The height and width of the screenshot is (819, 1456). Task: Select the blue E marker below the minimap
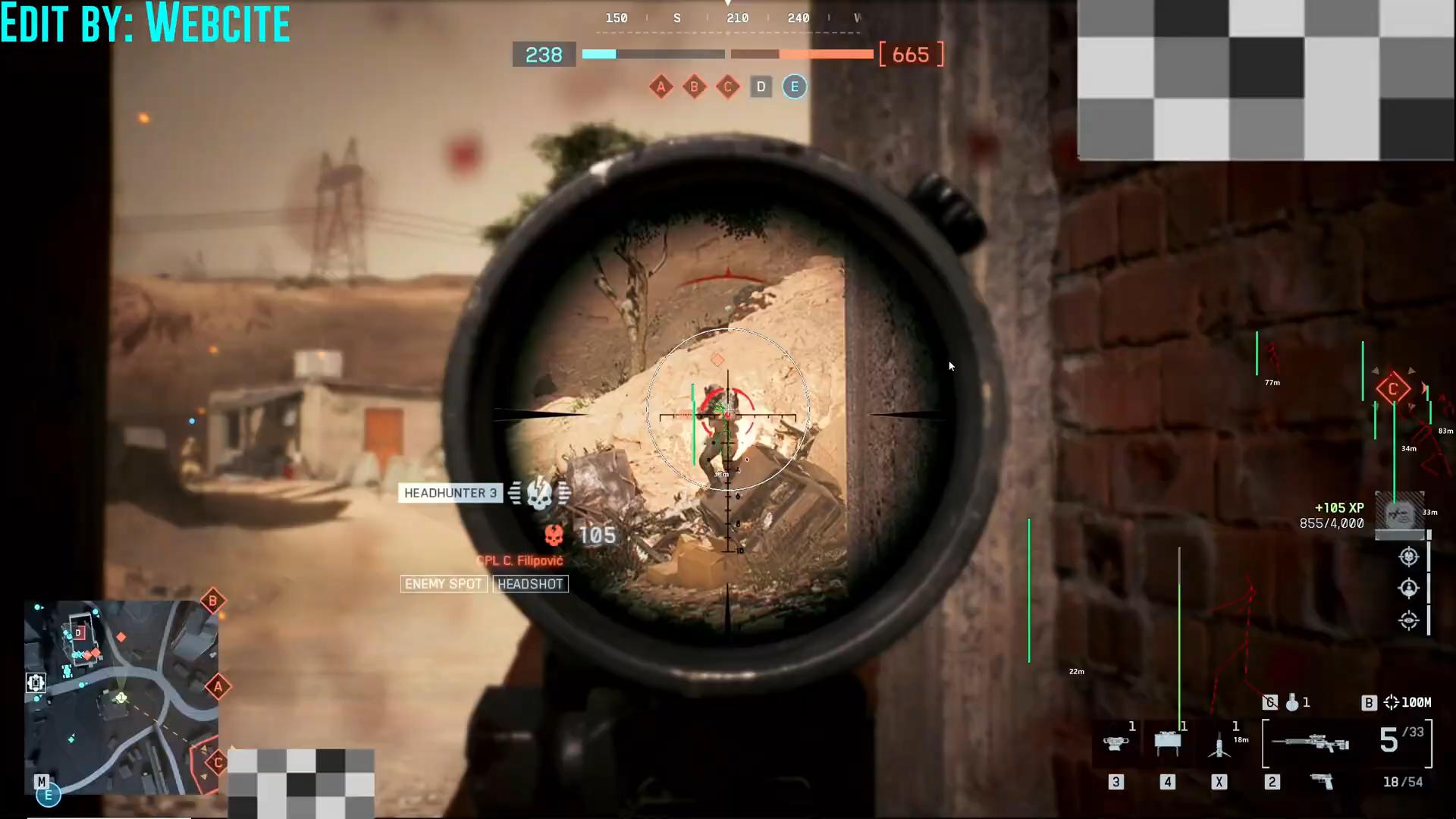point(48,795)
